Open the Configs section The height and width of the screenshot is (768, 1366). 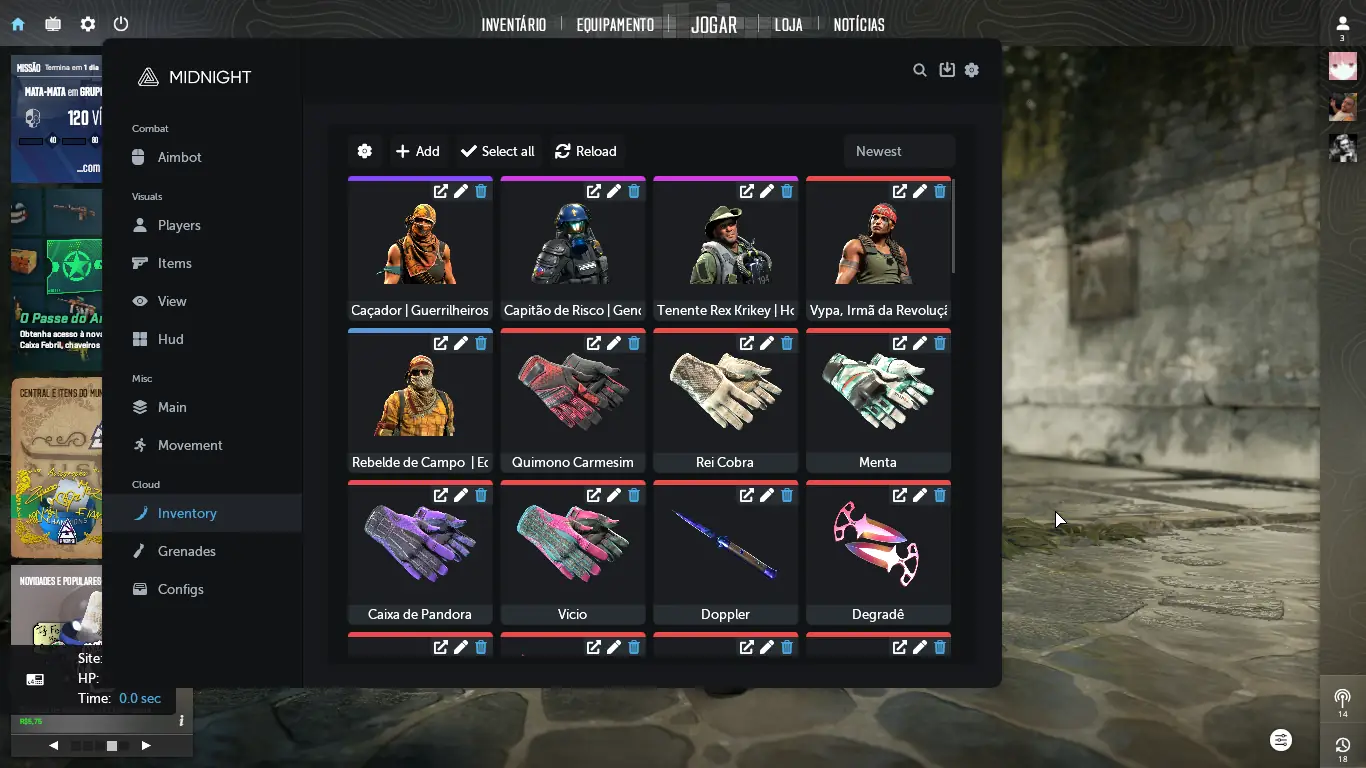pos(180,589)
